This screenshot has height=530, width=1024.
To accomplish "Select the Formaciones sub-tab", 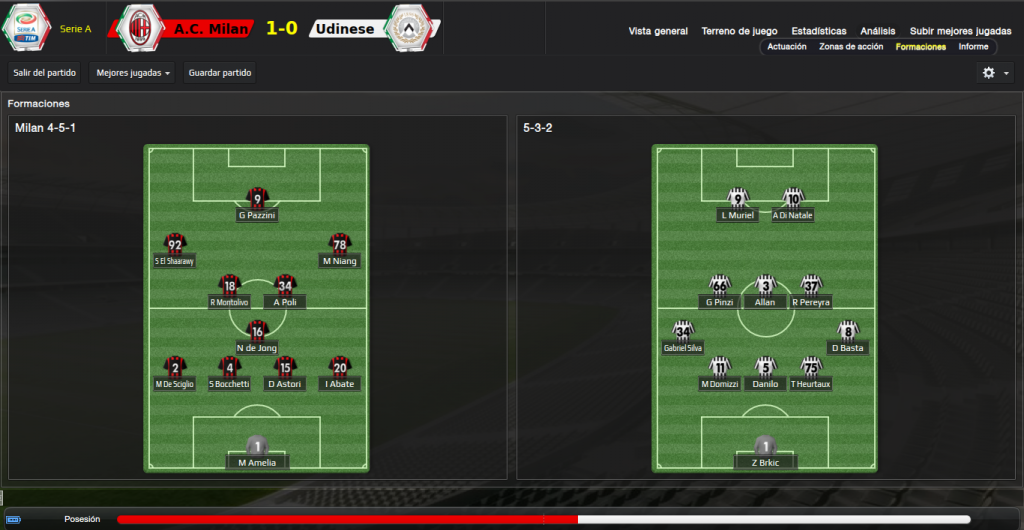I will click(921, 47).
